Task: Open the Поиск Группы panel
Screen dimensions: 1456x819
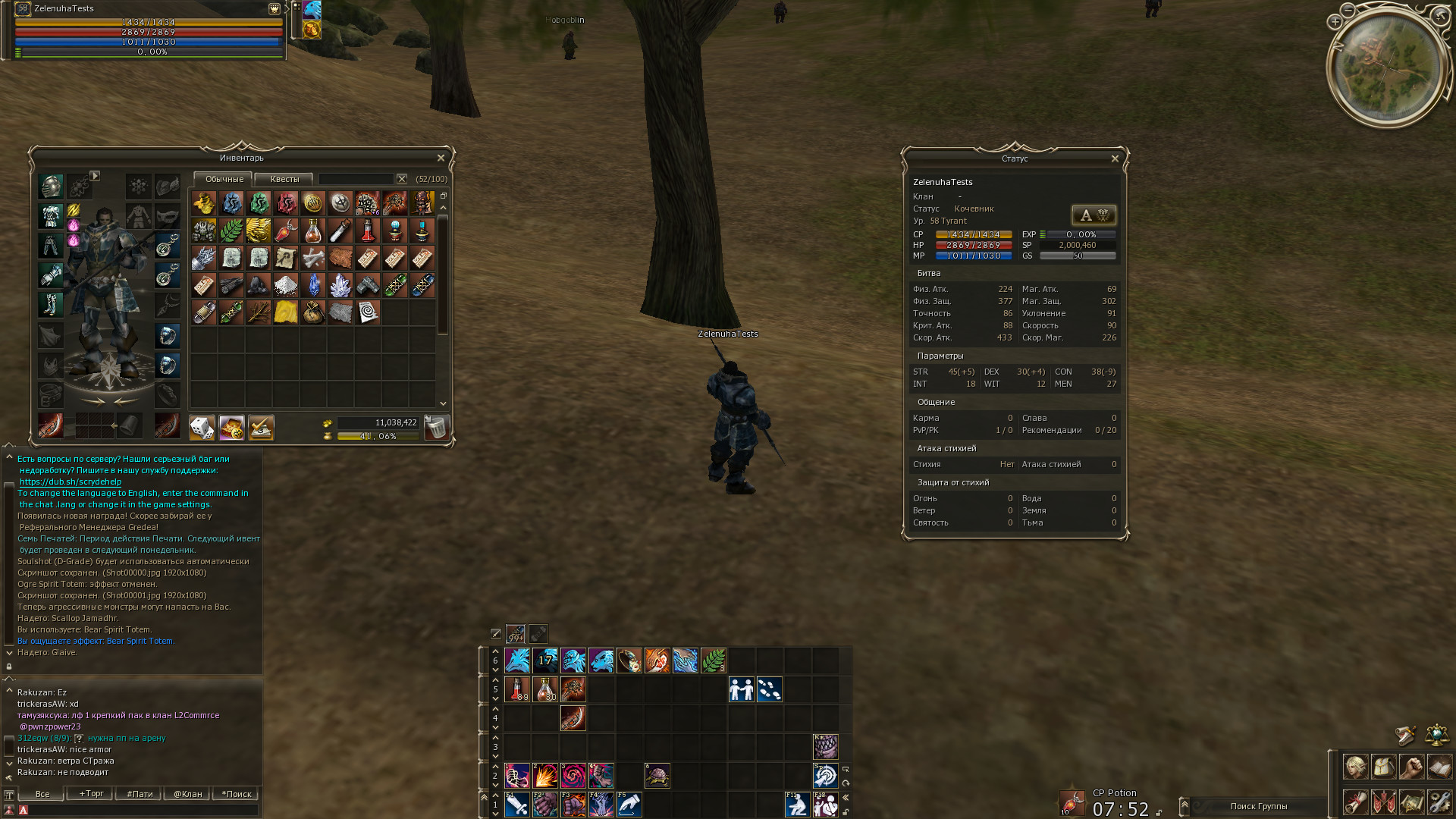Action: coord(1258,806)
